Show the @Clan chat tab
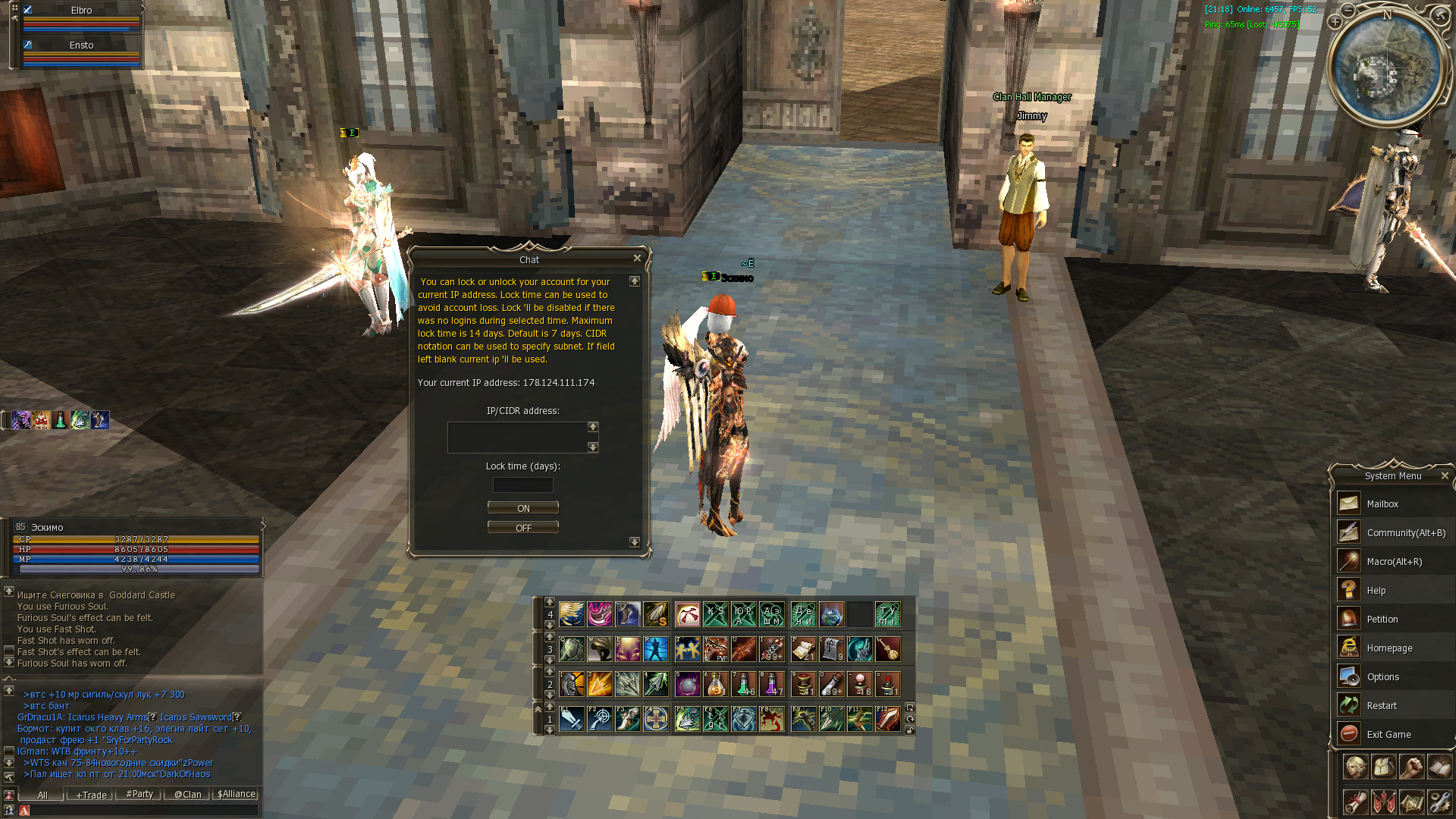This screenshot has width=1456, height=819. (x=187, y=795)
